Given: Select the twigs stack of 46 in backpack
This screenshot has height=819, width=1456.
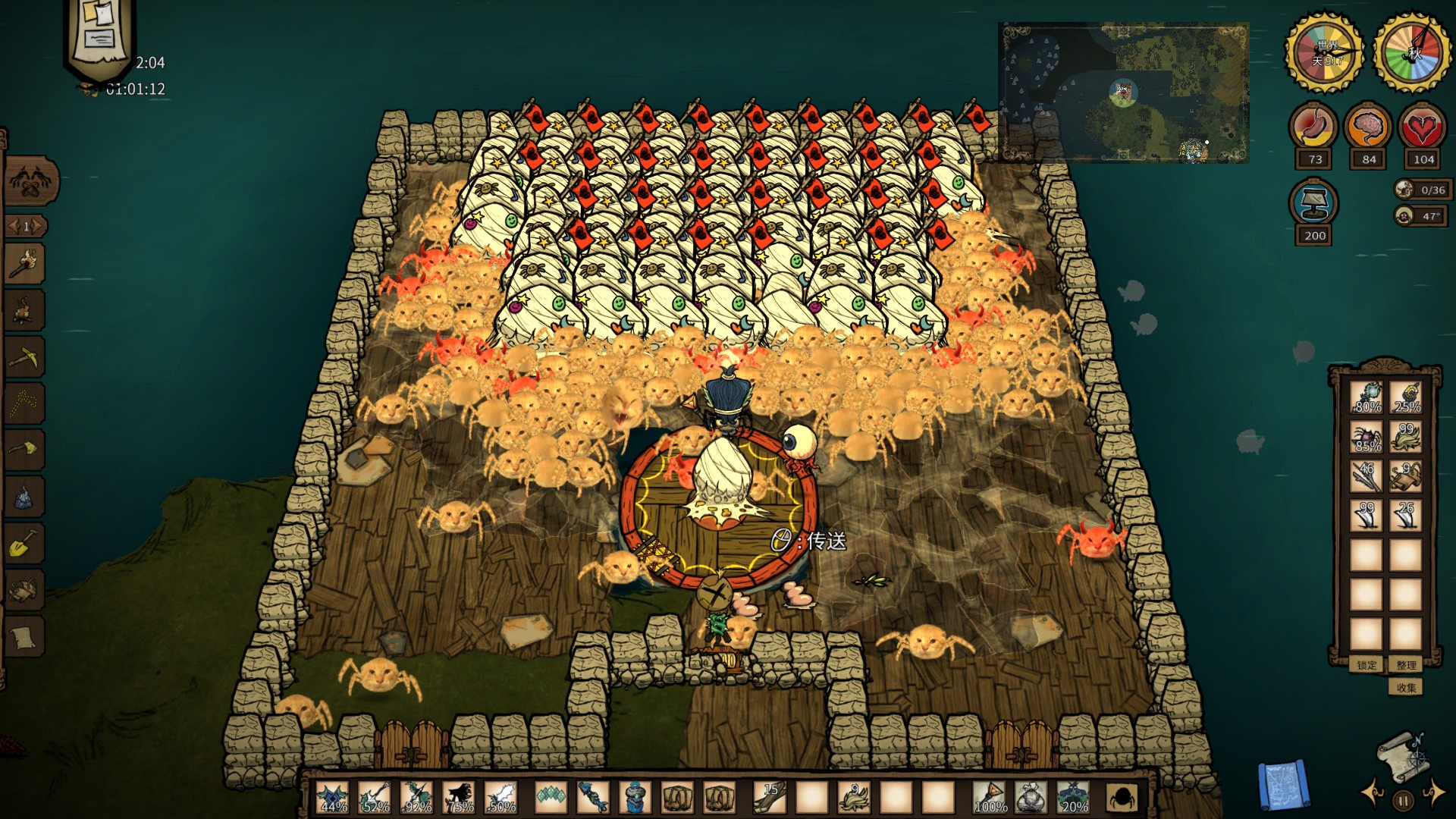Looking at the screenshot, I should coord(1367,476).
